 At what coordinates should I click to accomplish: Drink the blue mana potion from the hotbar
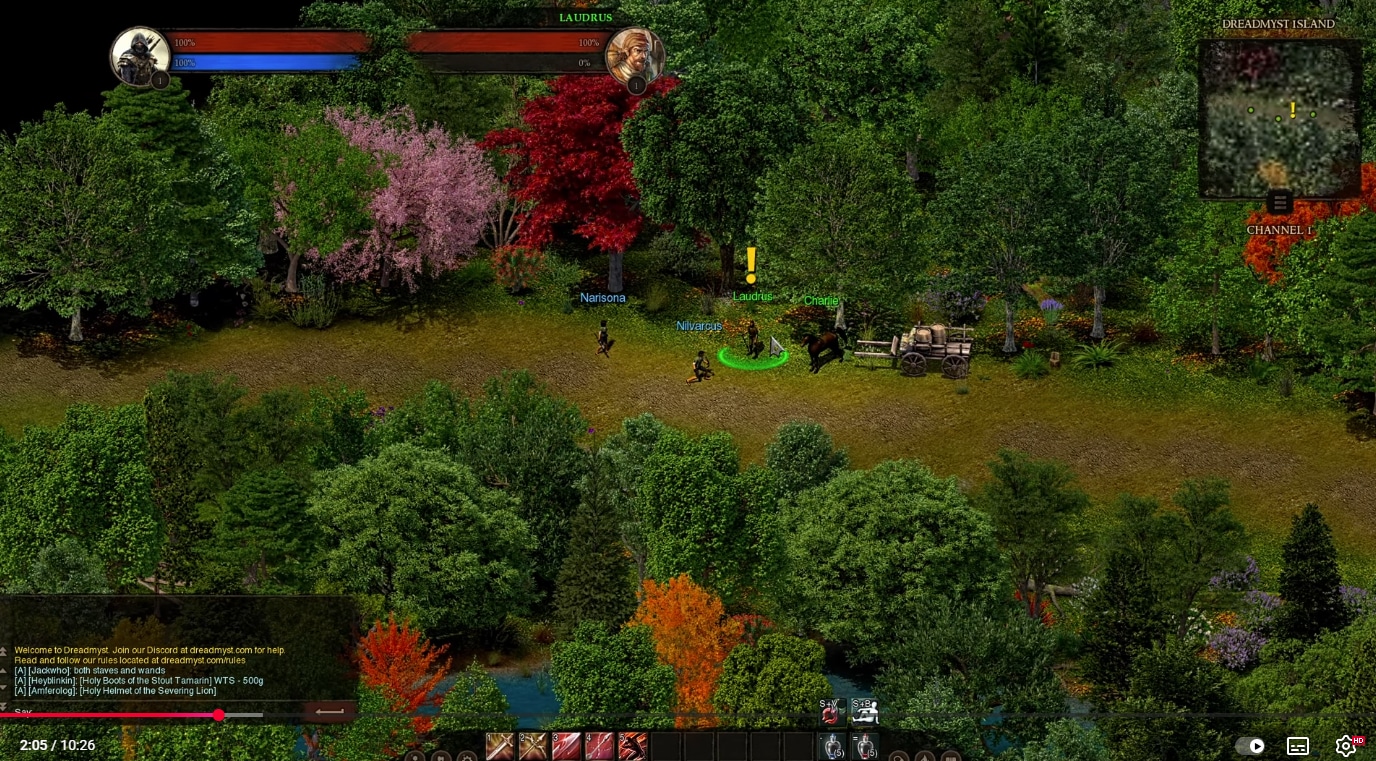coord(833,746)
